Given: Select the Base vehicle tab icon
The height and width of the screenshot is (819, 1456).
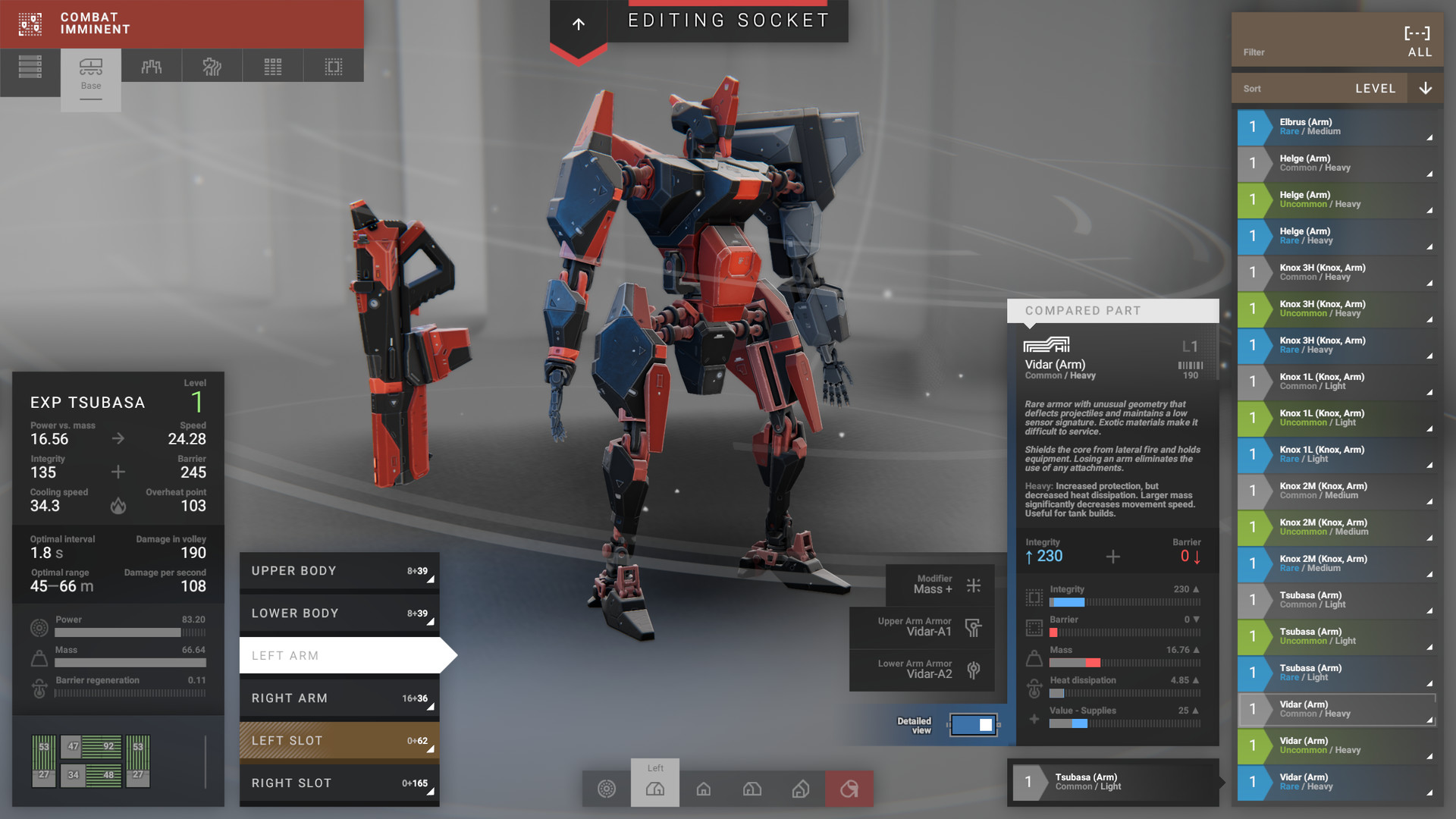Looking at the screenshot, I should point(91,67).
